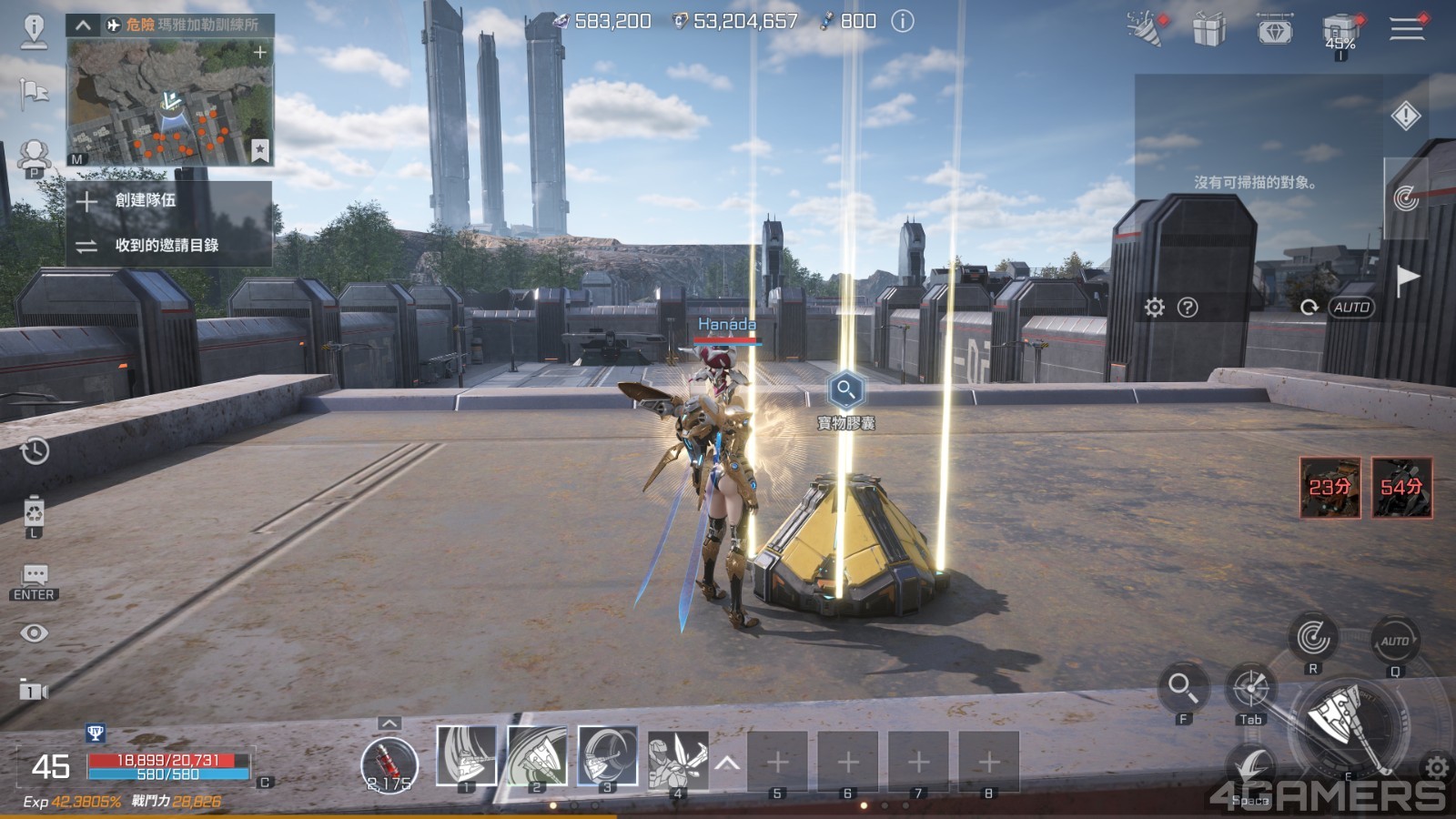Click the 23分 timed buff icon
The height and width of the screenshot is (819, 1456).
coord(1330,488)
